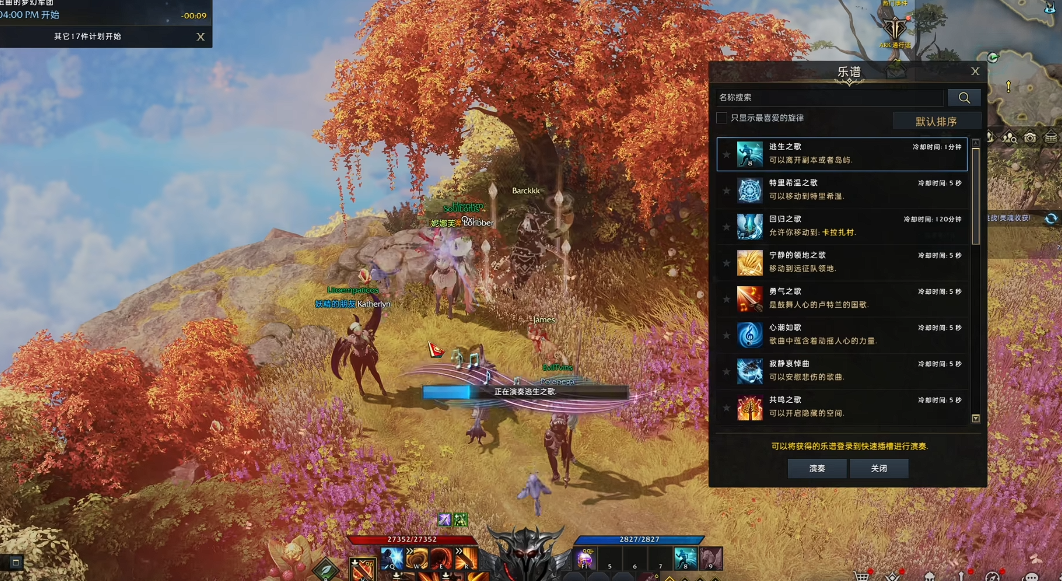Pick the 共鸣之歌 song row
This screenshot has width=1062, height=581.
(841, 406)
